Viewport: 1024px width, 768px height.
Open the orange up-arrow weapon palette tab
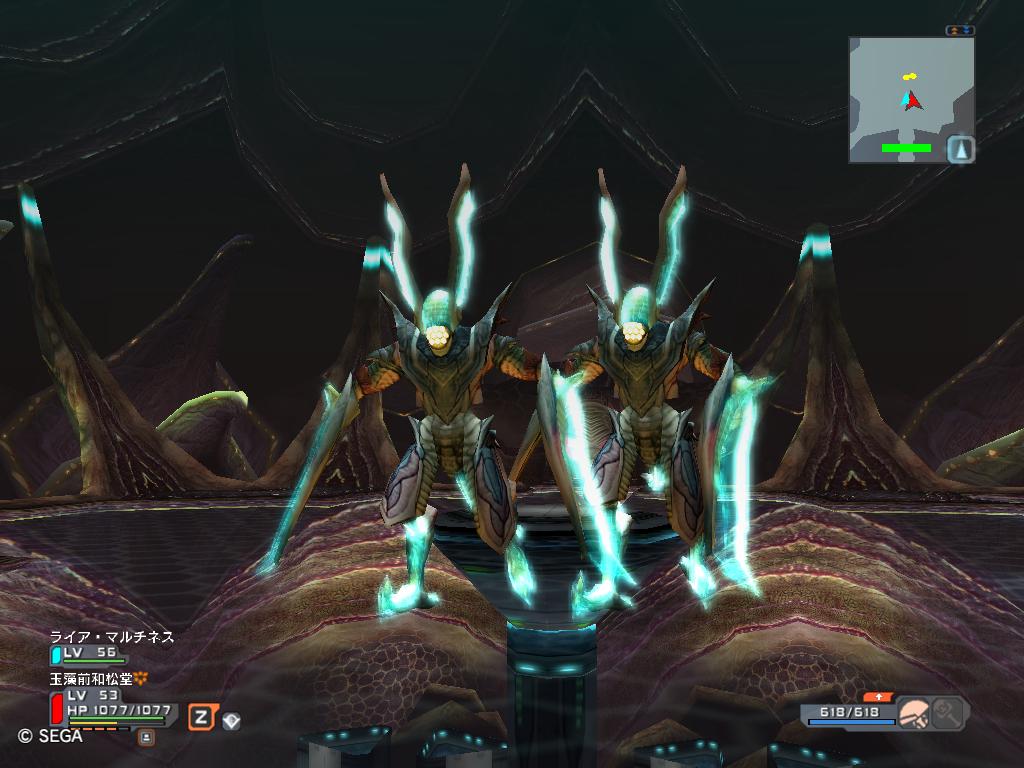pos(879,697)
